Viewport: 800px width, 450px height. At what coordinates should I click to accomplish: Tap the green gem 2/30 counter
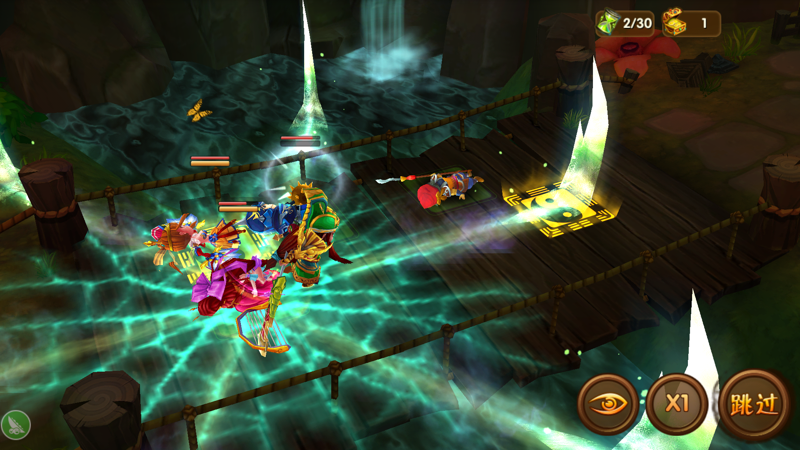pos(625,23)
